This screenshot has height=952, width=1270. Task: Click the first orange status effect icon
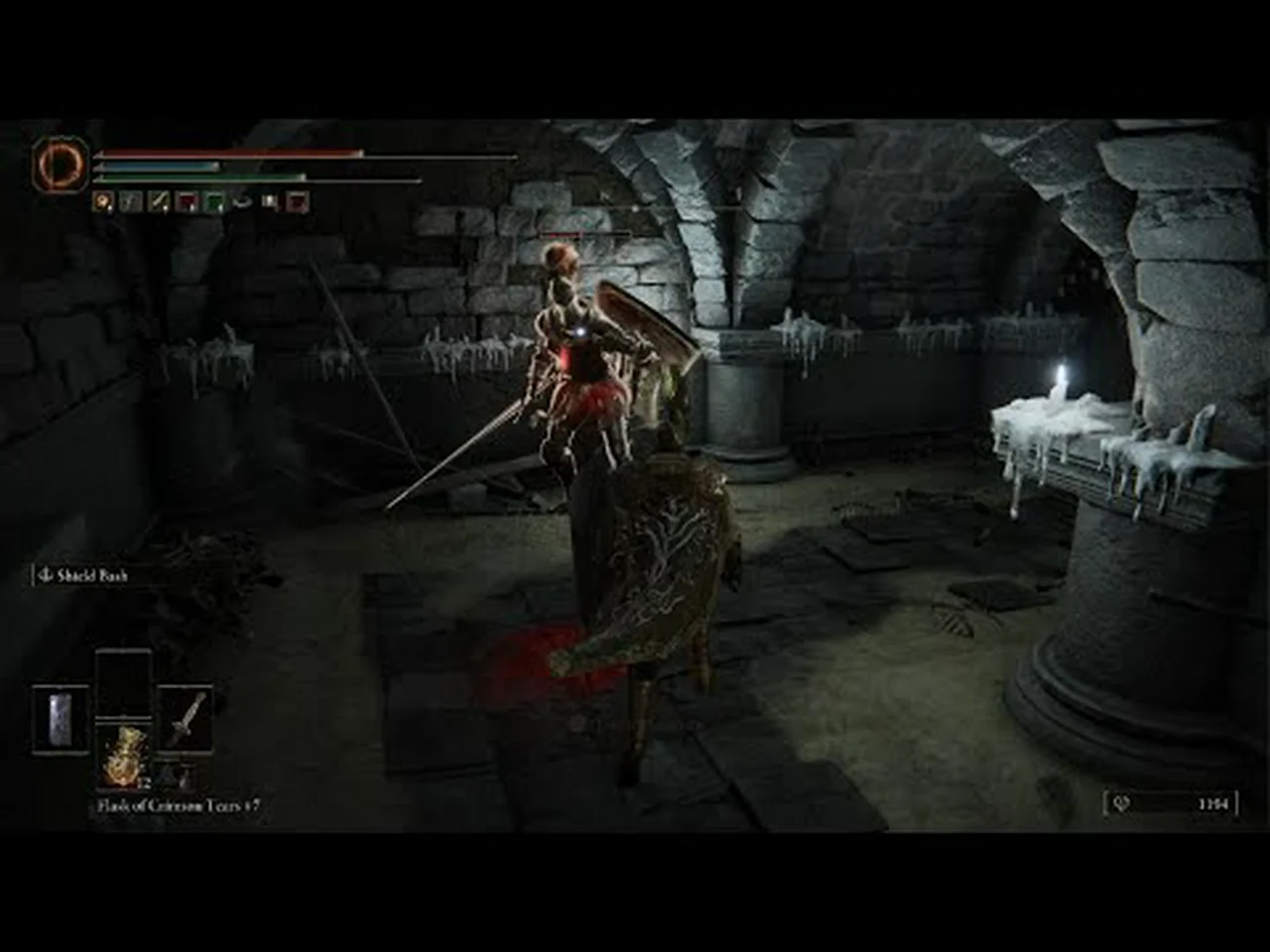tap(102, 202)
